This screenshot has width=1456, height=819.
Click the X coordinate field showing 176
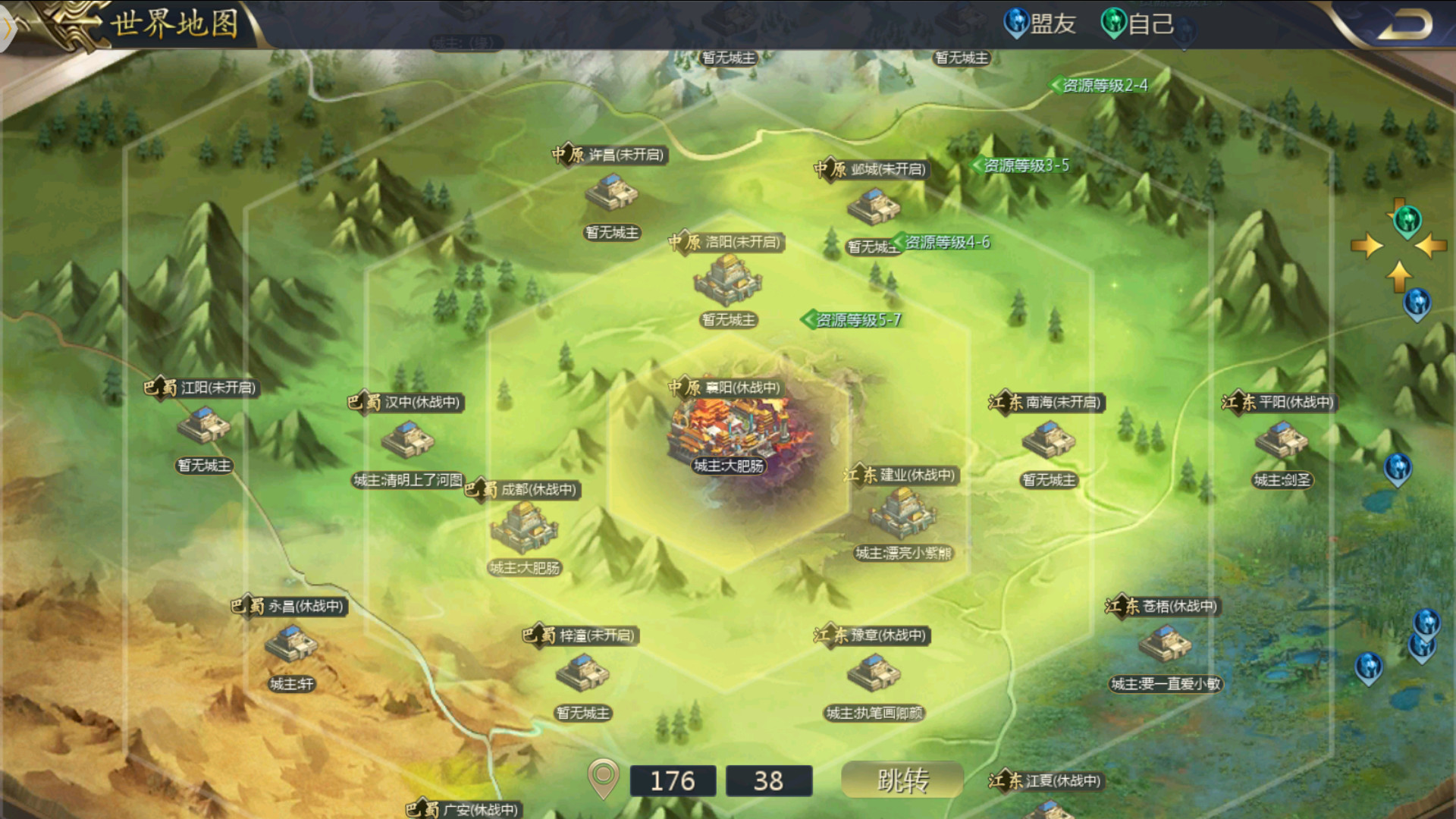coord(673,780)
